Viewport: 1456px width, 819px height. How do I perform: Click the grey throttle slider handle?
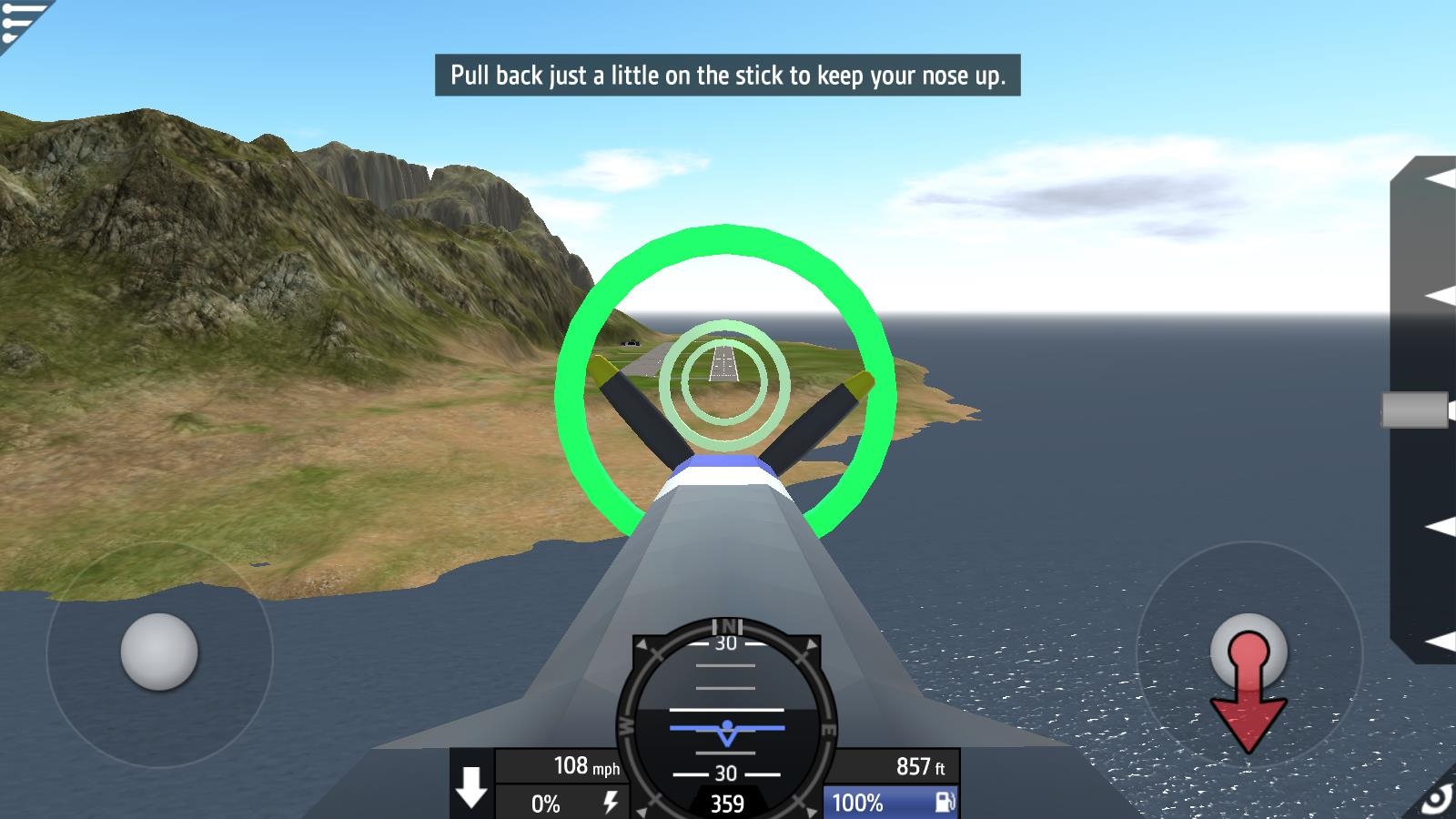click(x=1414, y=409)
